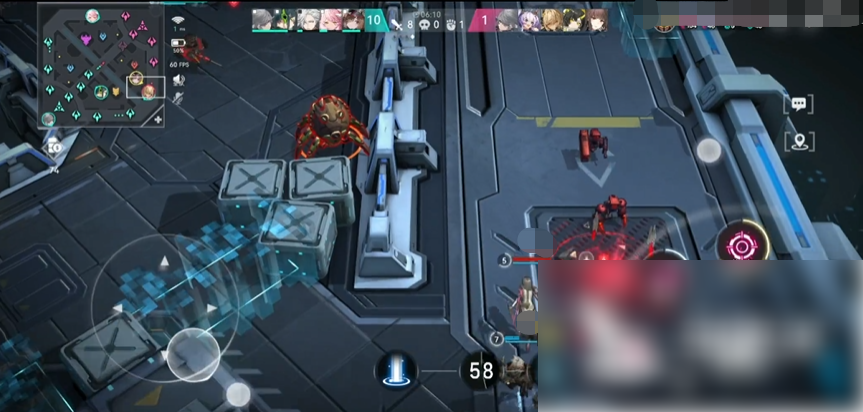Click the battlefield minimap
Image resolution: width=863 pixels, height=412 pixels.
100,65
